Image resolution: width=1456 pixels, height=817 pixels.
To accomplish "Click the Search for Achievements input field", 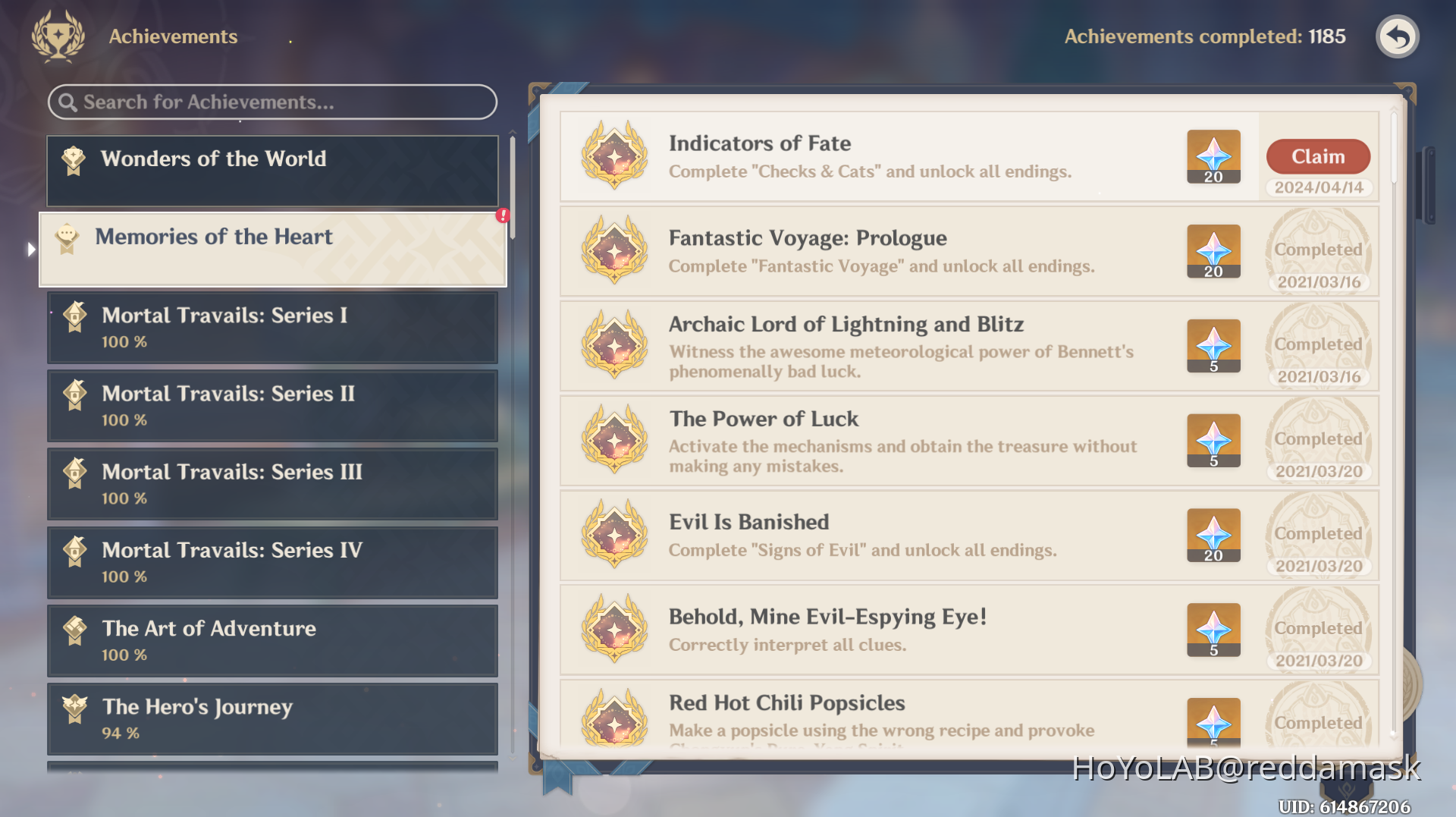I will 271,102.
